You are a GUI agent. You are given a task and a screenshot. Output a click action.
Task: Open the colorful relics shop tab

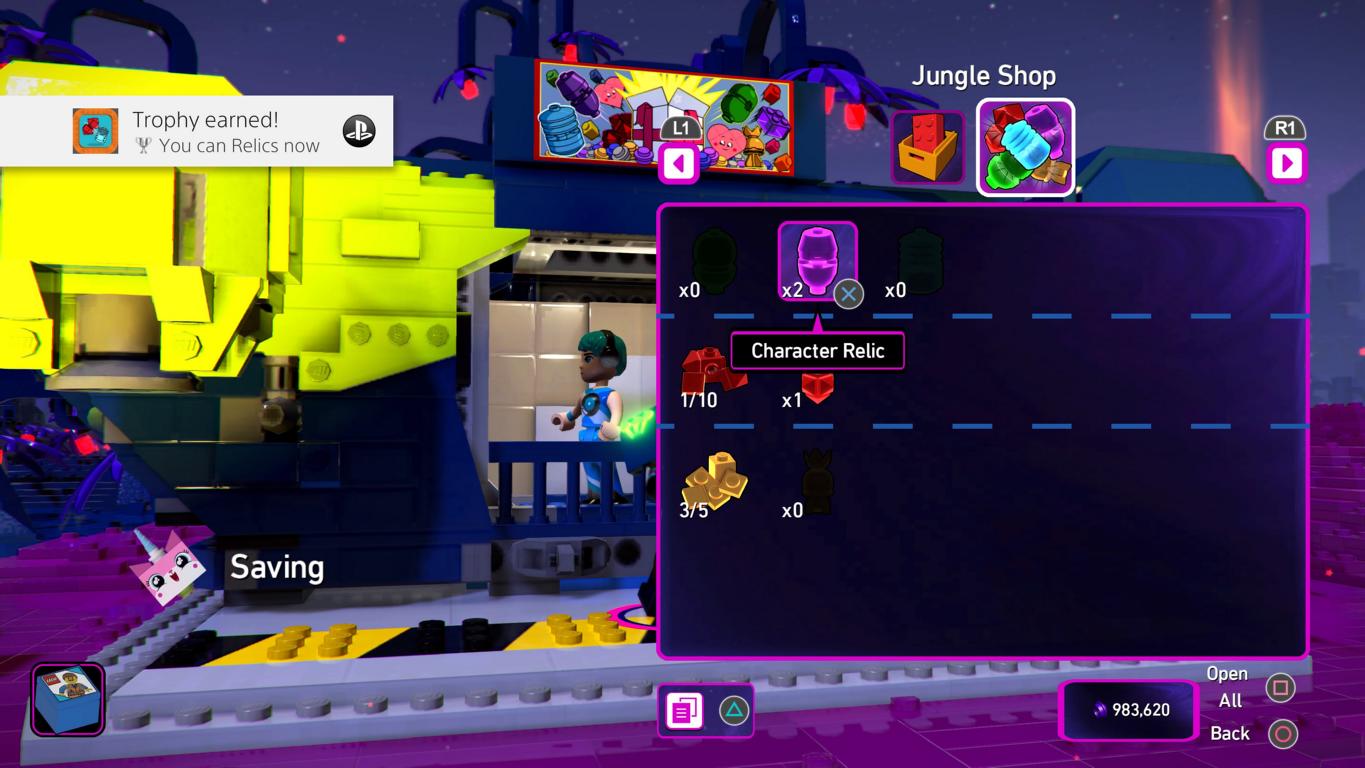pos(1025,147)
